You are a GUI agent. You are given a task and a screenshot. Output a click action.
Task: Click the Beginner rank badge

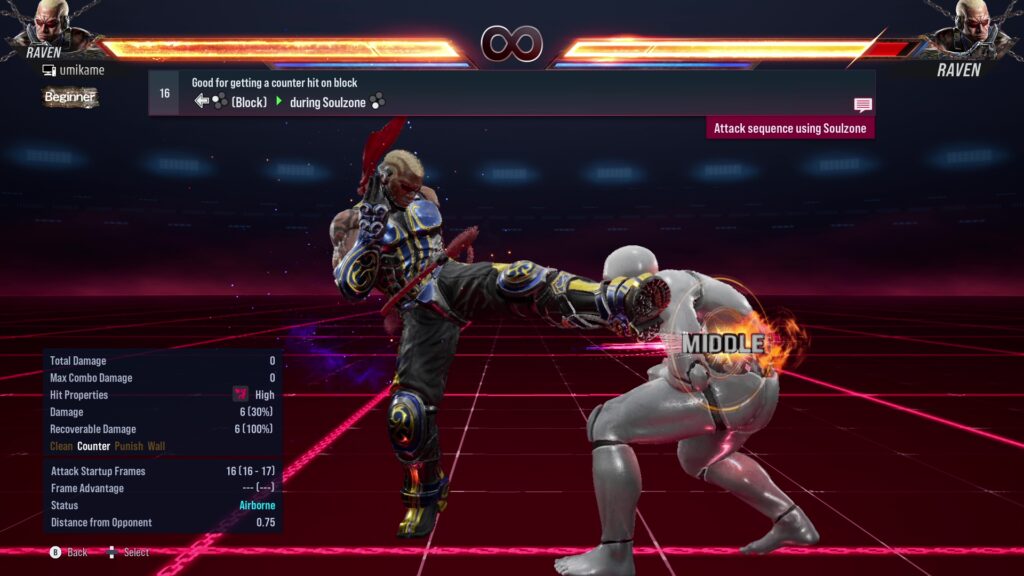[x=70, y=97]
